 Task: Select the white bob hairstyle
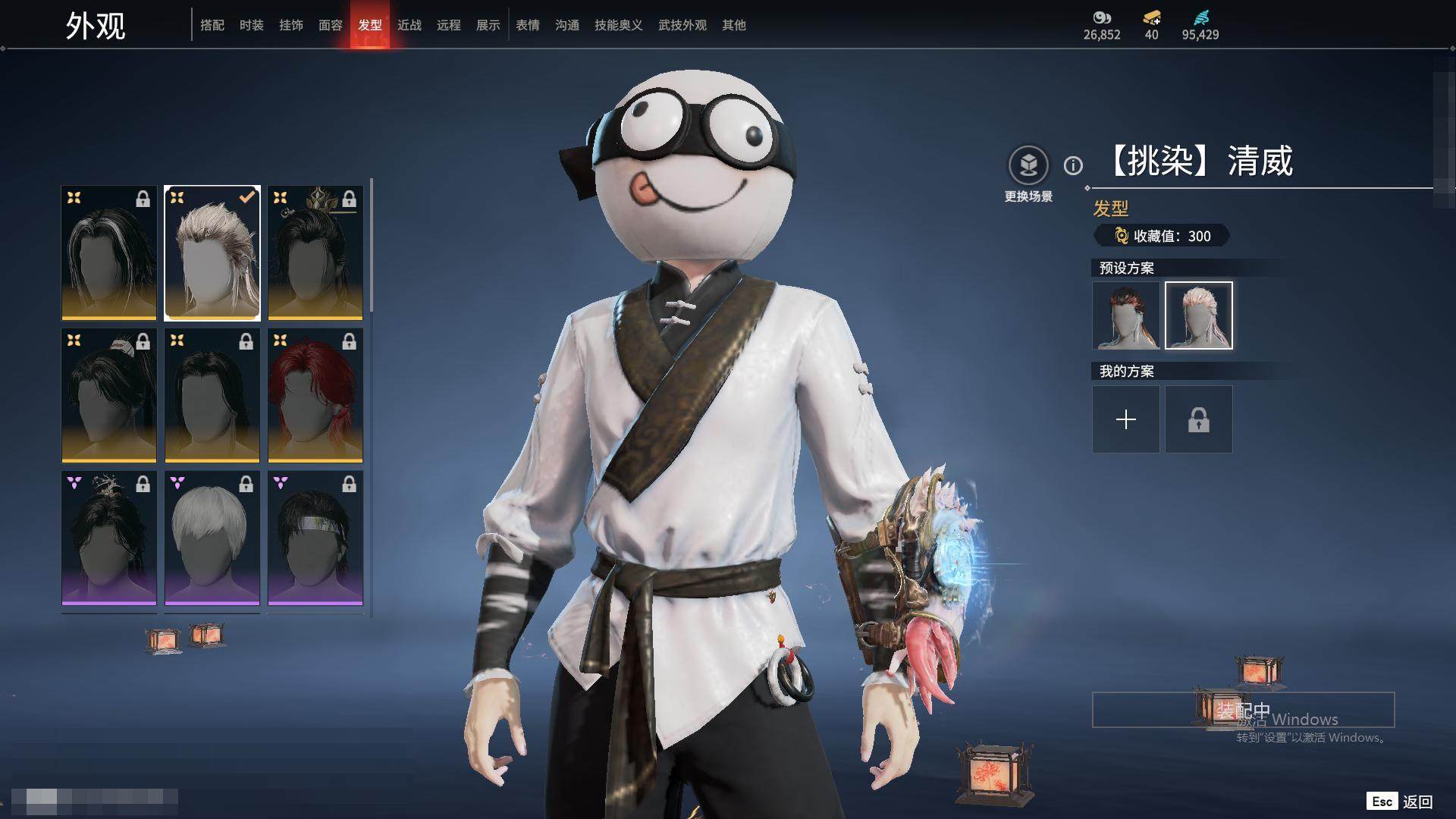pyautogui.click(x=212, y=538)
